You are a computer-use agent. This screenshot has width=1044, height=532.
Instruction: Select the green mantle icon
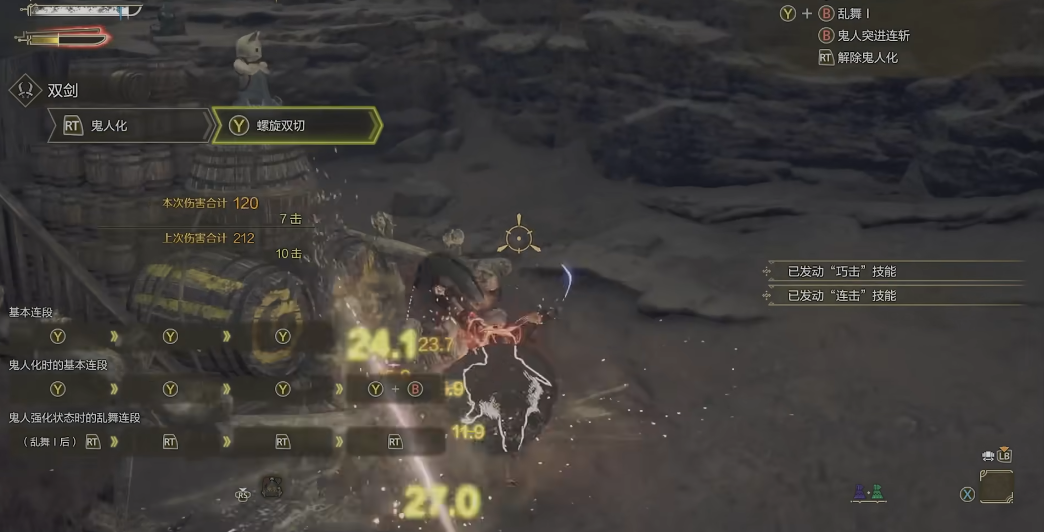(x=877, y=491)
